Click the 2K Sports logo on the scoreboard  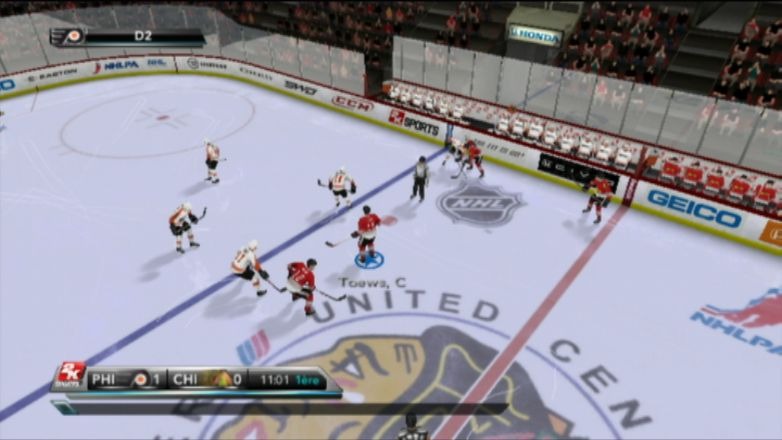(x=71, y=376)
